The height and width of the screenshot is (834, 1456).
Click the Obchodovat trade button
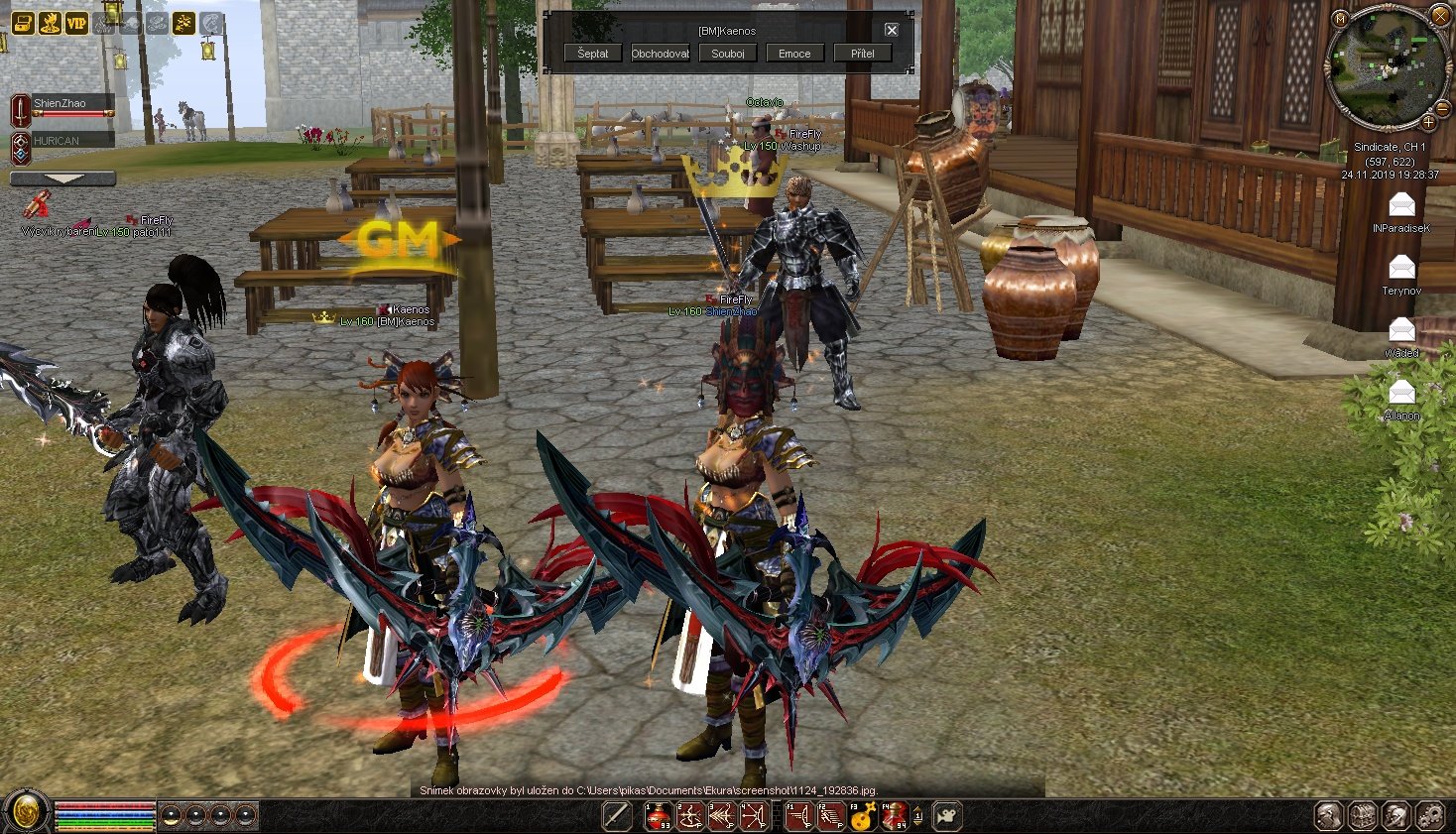click(x=661, y=54)
